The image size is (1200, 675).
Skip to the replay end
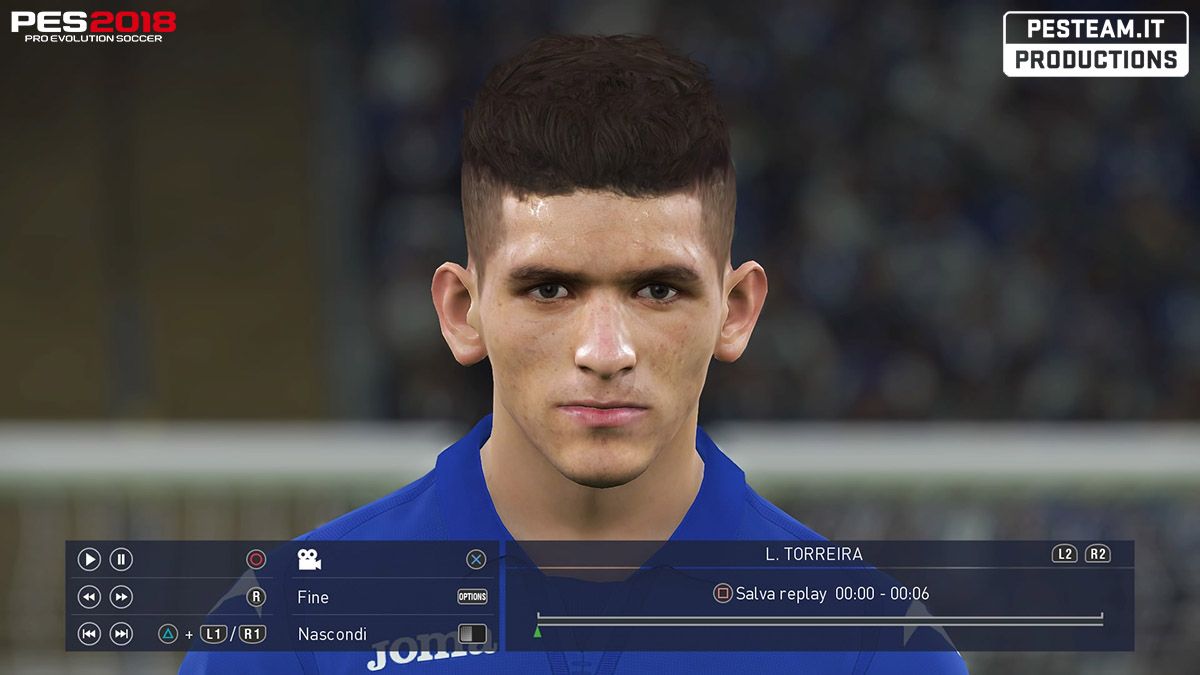pyautogui.click(x=121, y=634)
